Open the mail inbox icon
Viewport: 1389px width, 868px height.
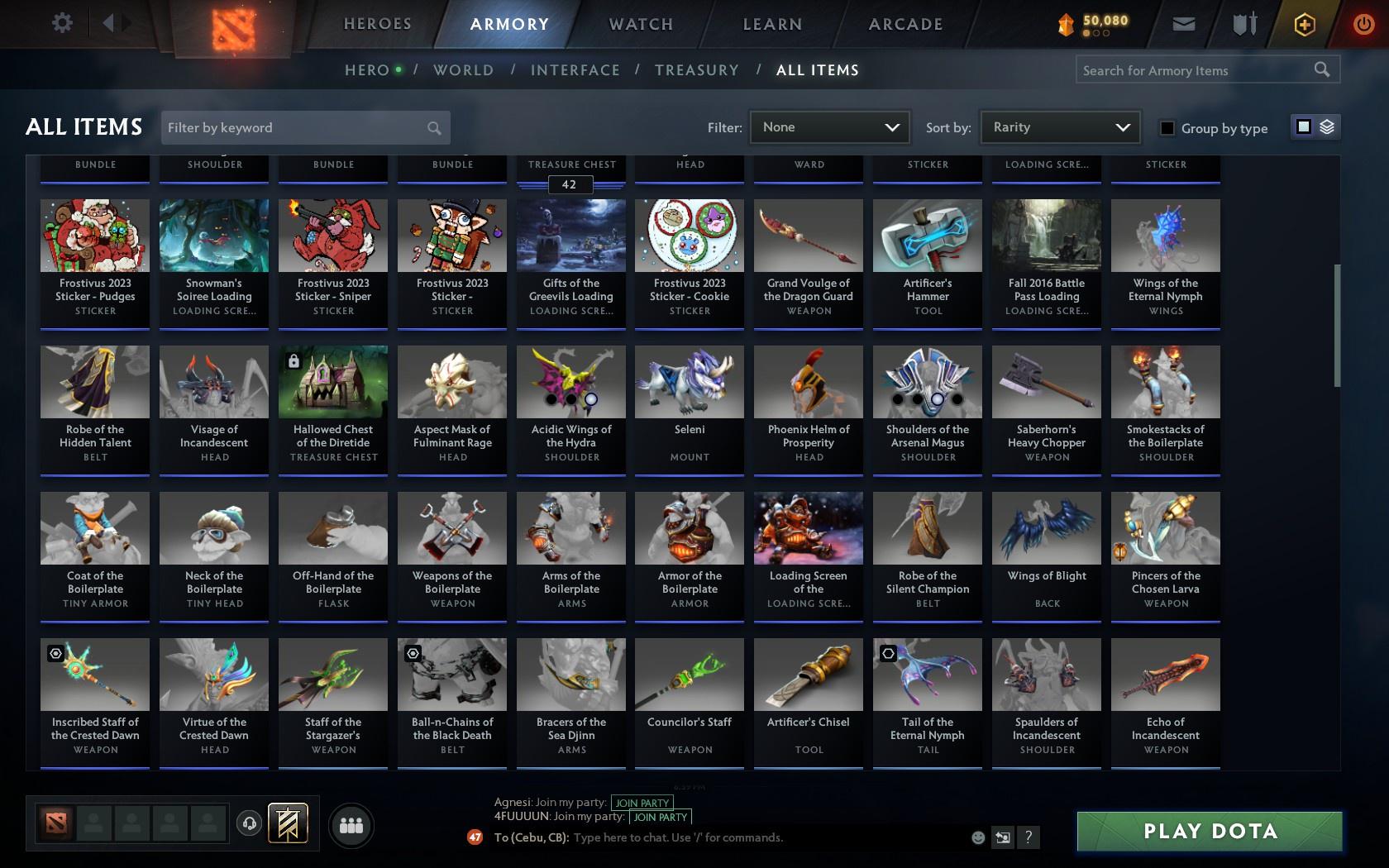(1182, 24)
